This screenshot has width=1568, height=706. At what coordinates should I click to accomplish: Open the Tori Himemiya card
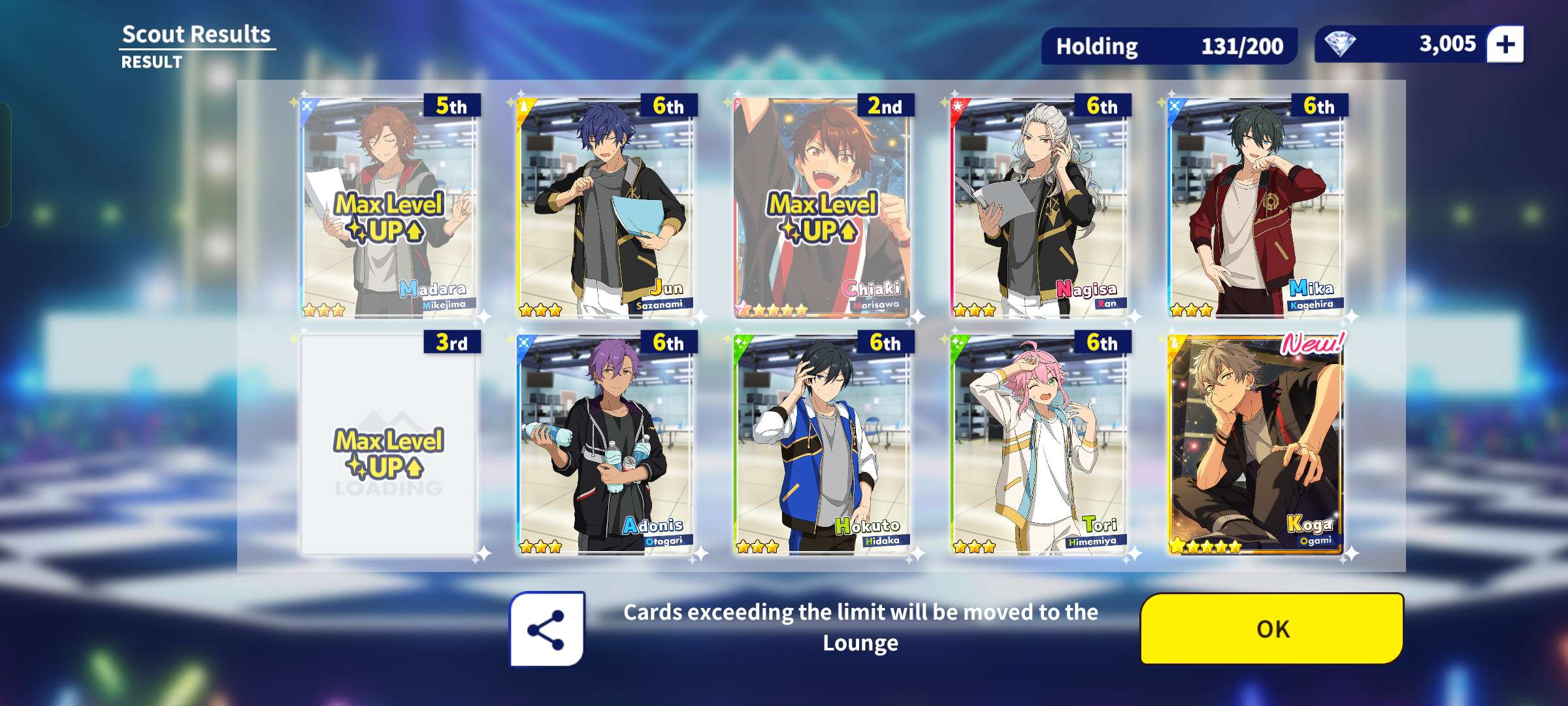1039,445
